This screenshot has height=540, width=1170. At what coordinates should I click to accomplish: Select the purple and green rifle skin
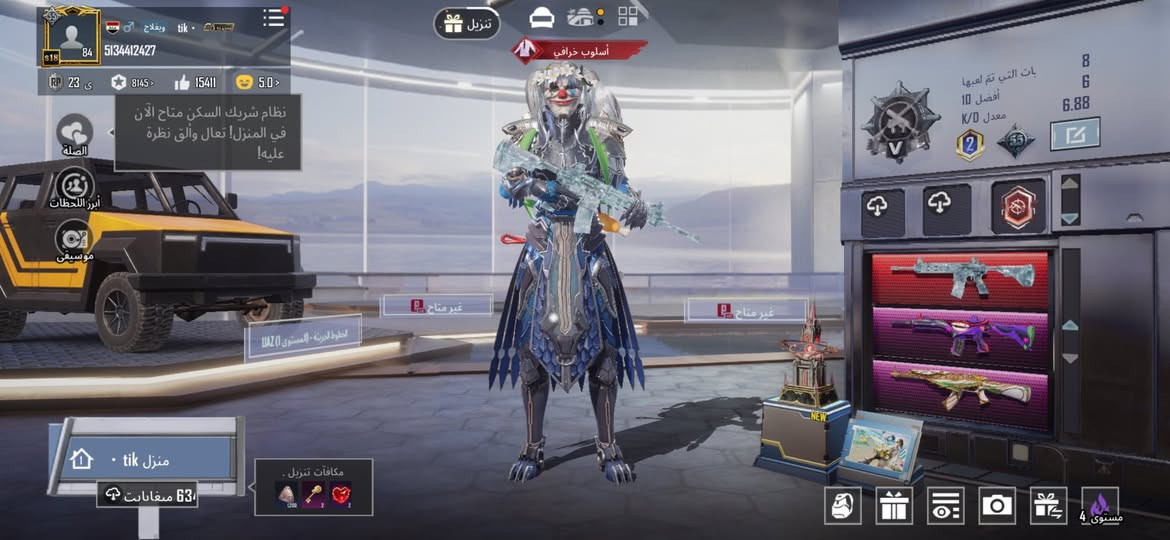coord(959,334)
